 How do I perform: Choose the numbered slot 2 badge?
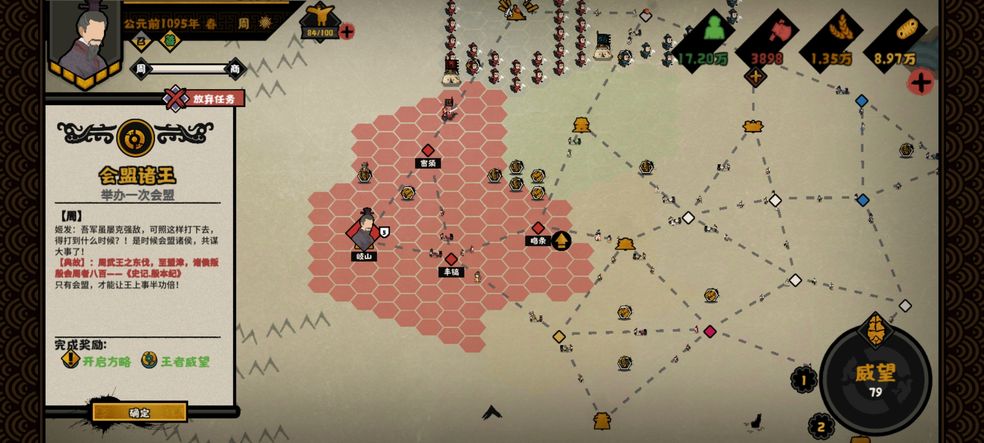pyautogui.click(x=821, y=427)
